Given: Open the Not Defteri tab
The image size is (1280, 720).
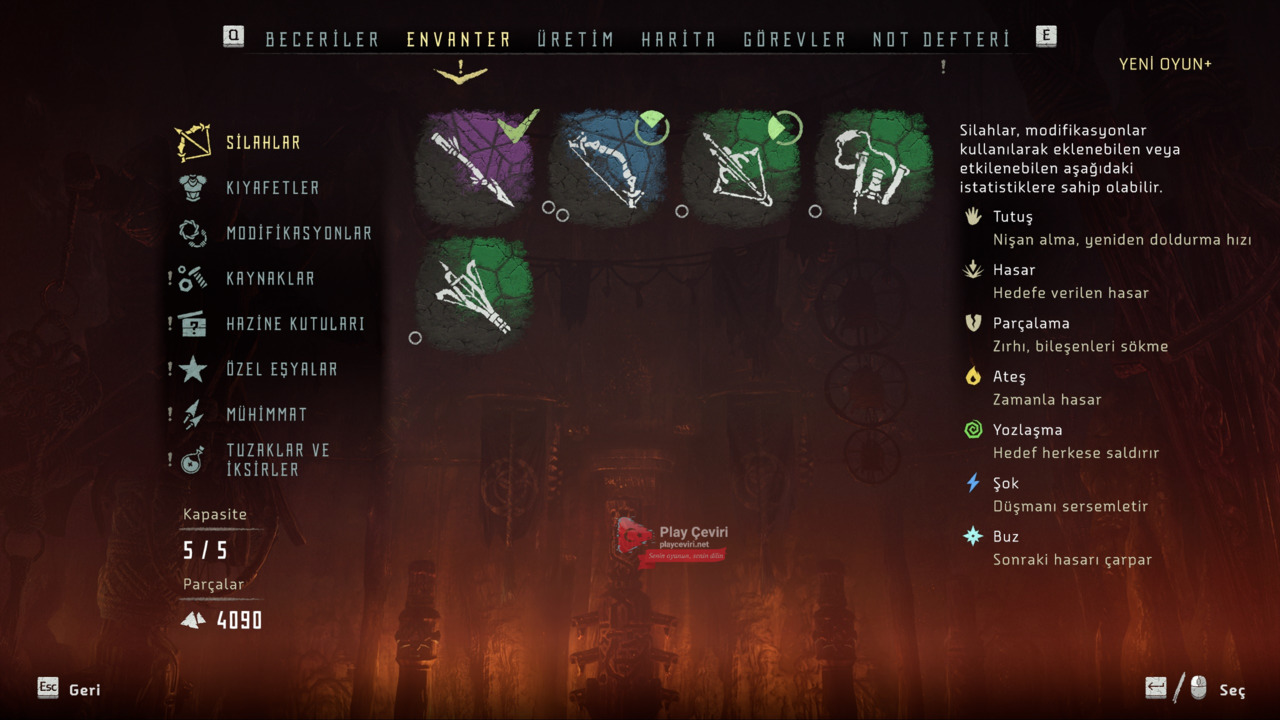Looking at the screenshot, I should [941, 40].
